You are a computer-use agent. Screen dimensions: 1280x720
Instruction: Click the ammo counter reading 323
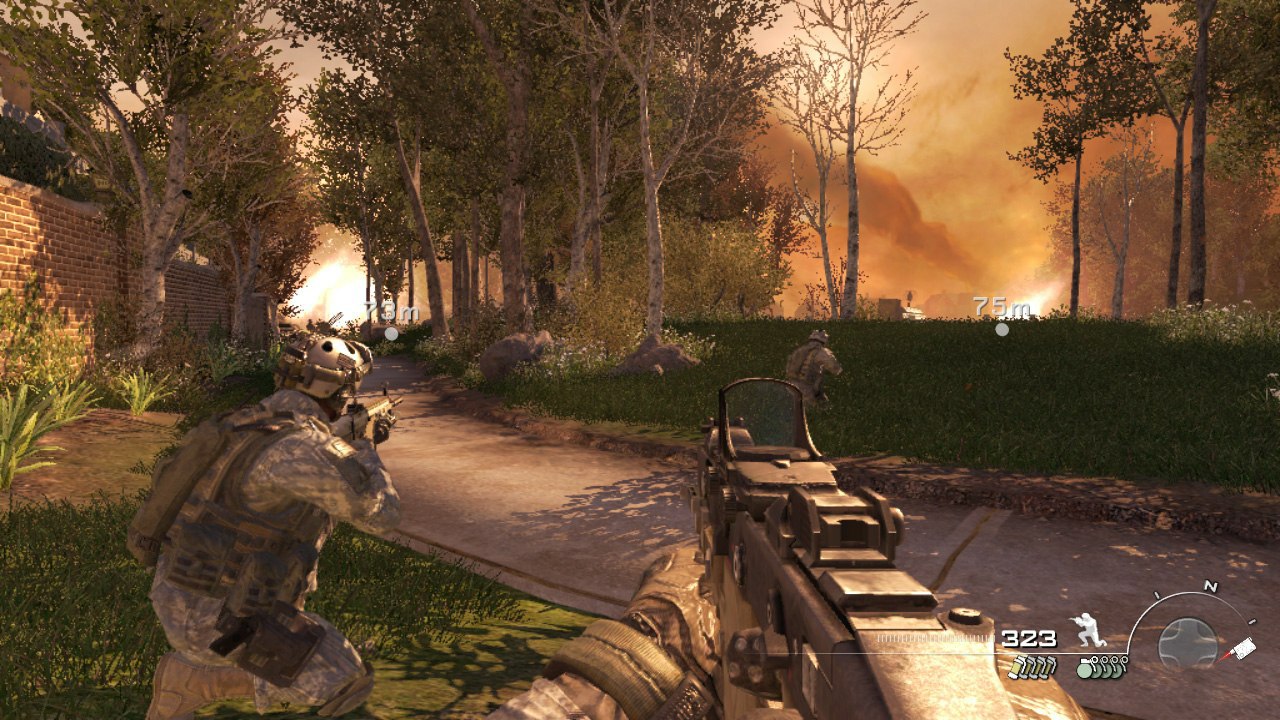point(1028,640)
